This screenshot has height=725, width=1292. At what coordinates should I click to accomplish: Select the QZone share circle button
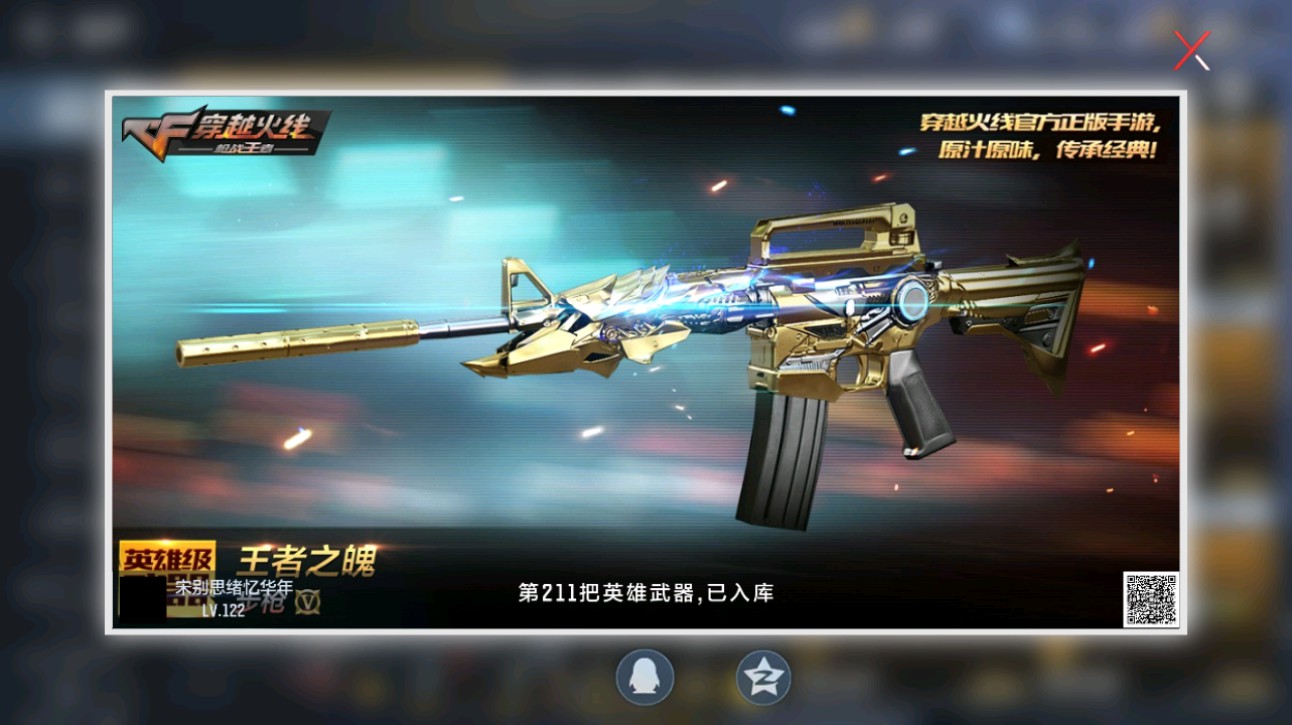pyautogui.click(x=762, y=676)
